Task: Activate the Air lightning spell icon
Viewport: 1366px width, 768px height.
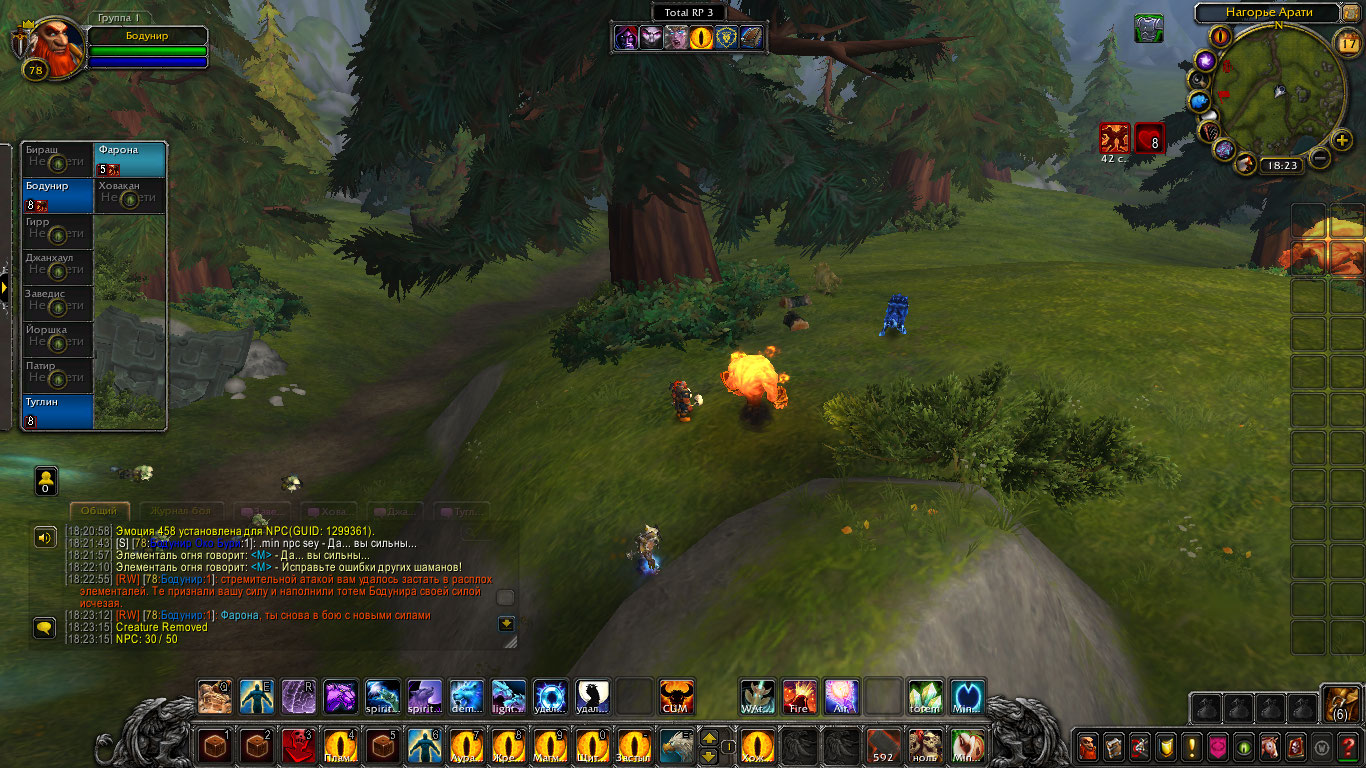Action: [x=841, y=697]
